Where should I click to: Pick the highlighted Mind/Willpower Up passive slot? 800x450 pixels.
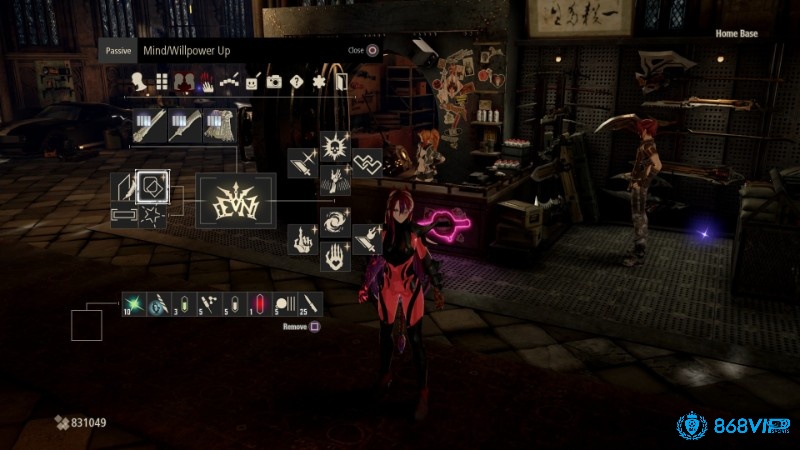point(153,186)
